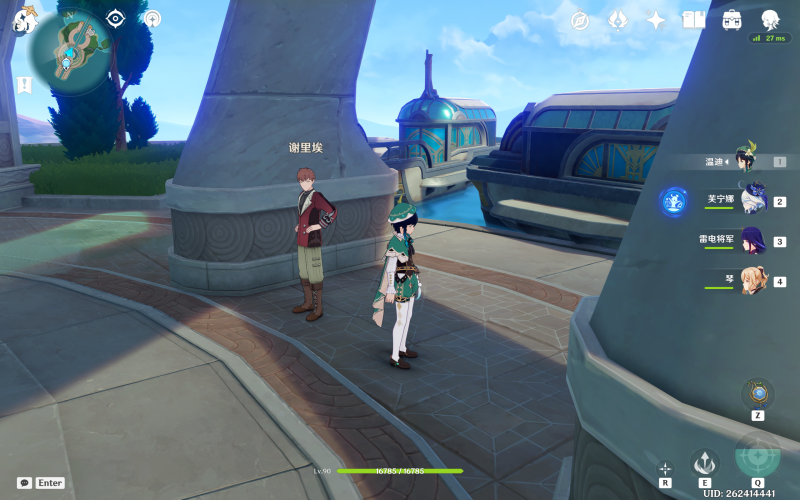Open the four-point star wish icon
Image resolution: width=800 pixels, height=500 pixels.
pyautogui.click(x=656, y=20)
